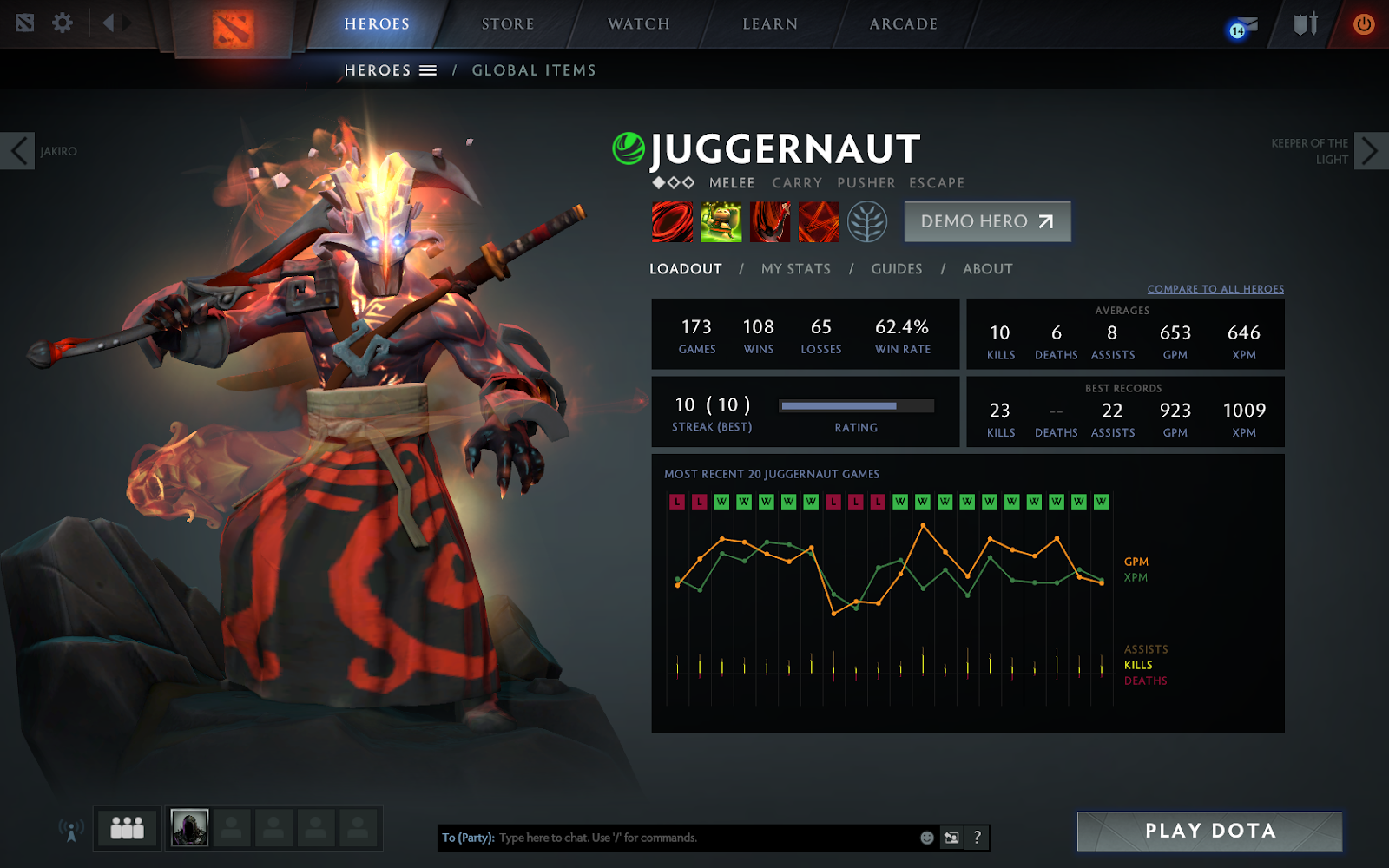Viewport: 1389px width, 868px height.
Task: Open the settings gear icon
Action: click(63, 23)
